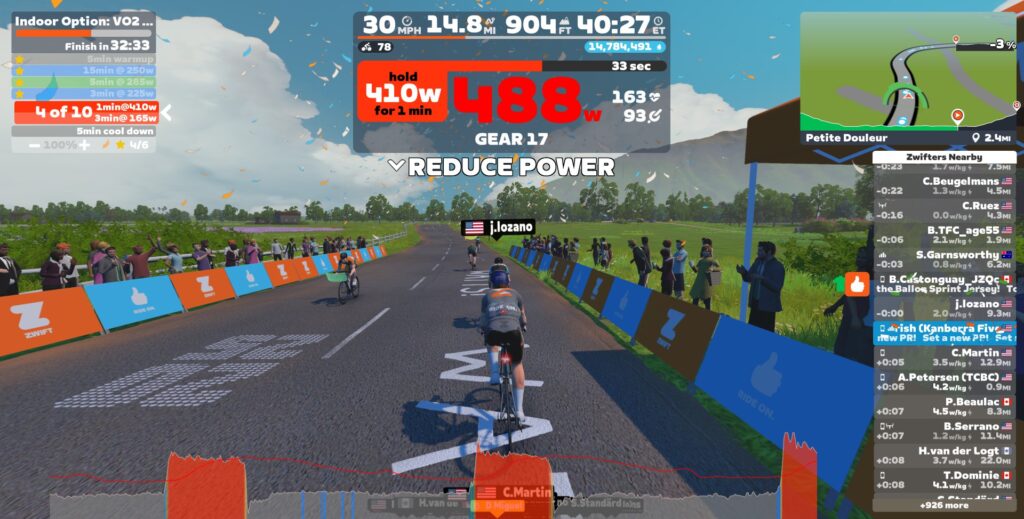Click H.van der Logt's rider entry
Image resolution: width=1024 pixels, height=519 pixels.
(x=944, y=455)
